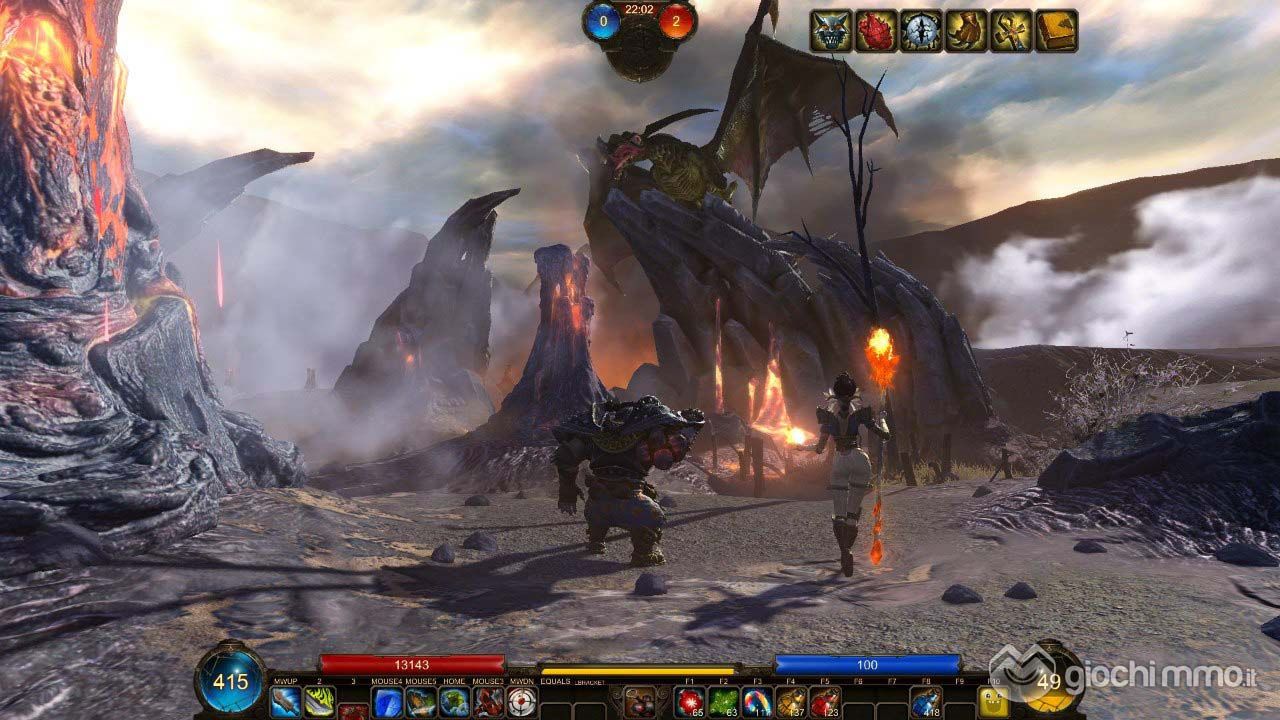The image size is (1280, 720).
Task: Activate the blue sword slash ability (MWUP)
Action: 285,702
